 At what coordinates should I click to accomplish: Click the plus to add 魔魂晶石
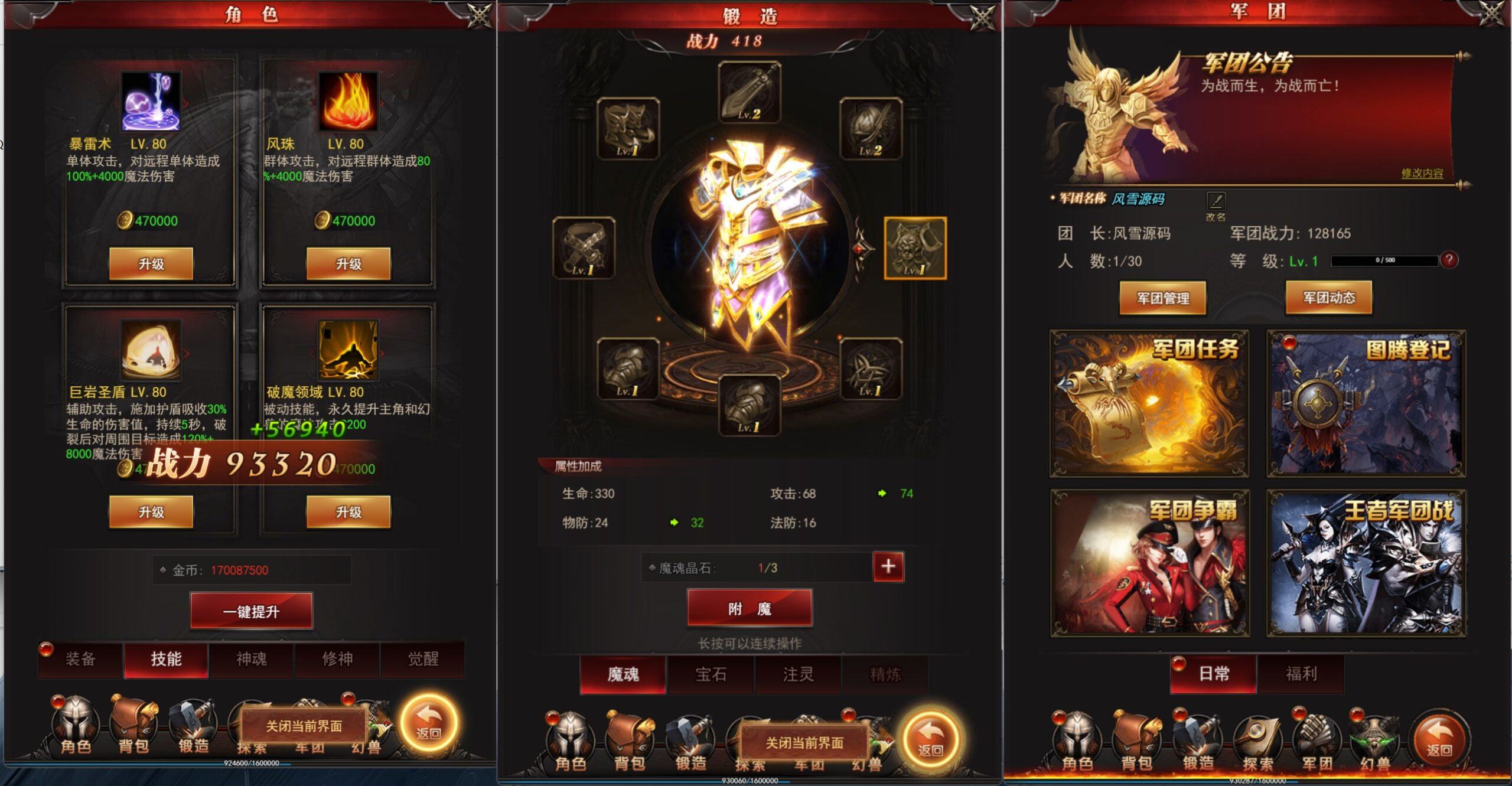888,566
